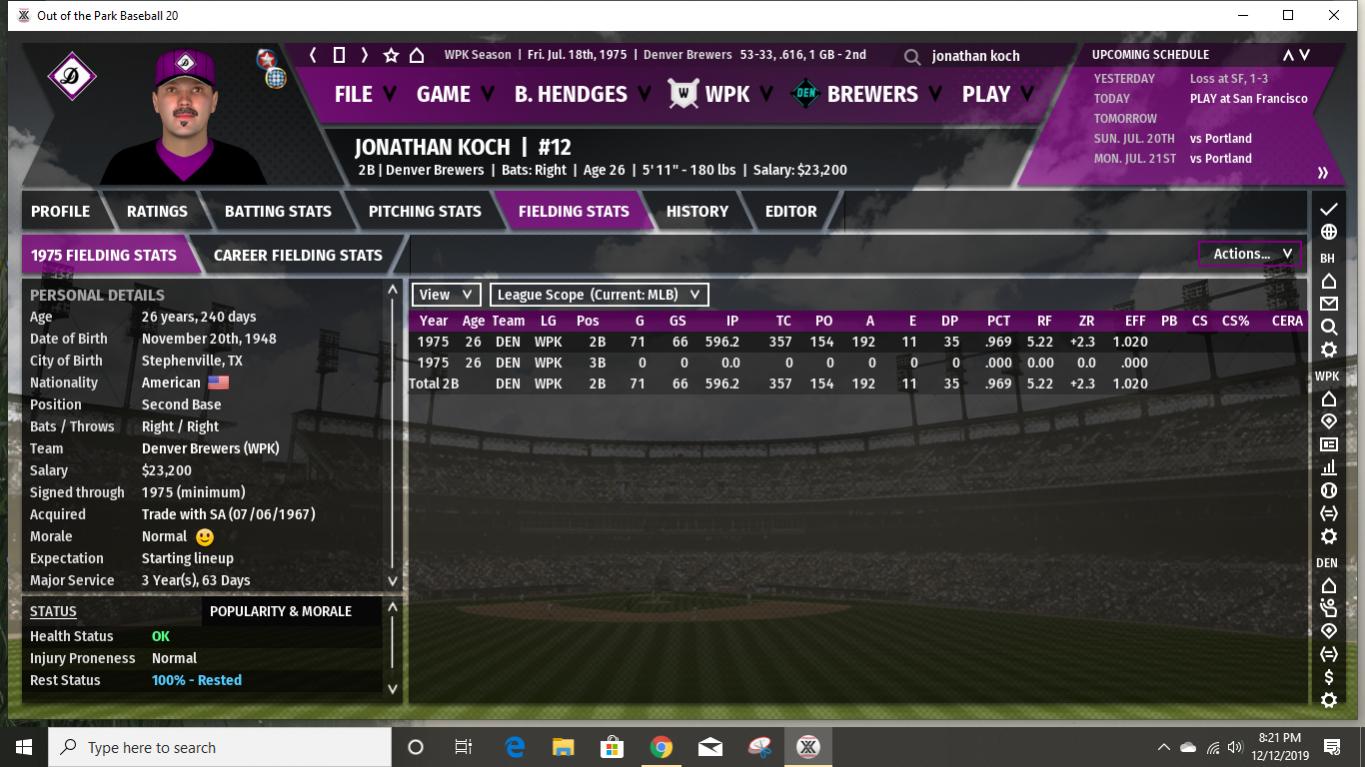Open the player EDITOR tab
Viewport: 1365px width, 767px height.
[x=790, y=211]
